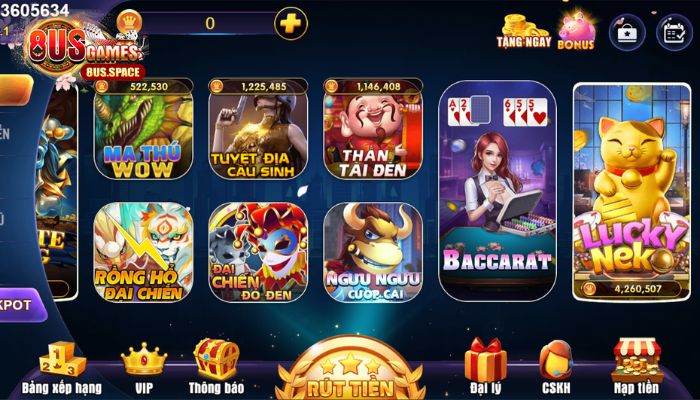Show the VIP crown menu

pyautogui.click(x=143, y=366)
